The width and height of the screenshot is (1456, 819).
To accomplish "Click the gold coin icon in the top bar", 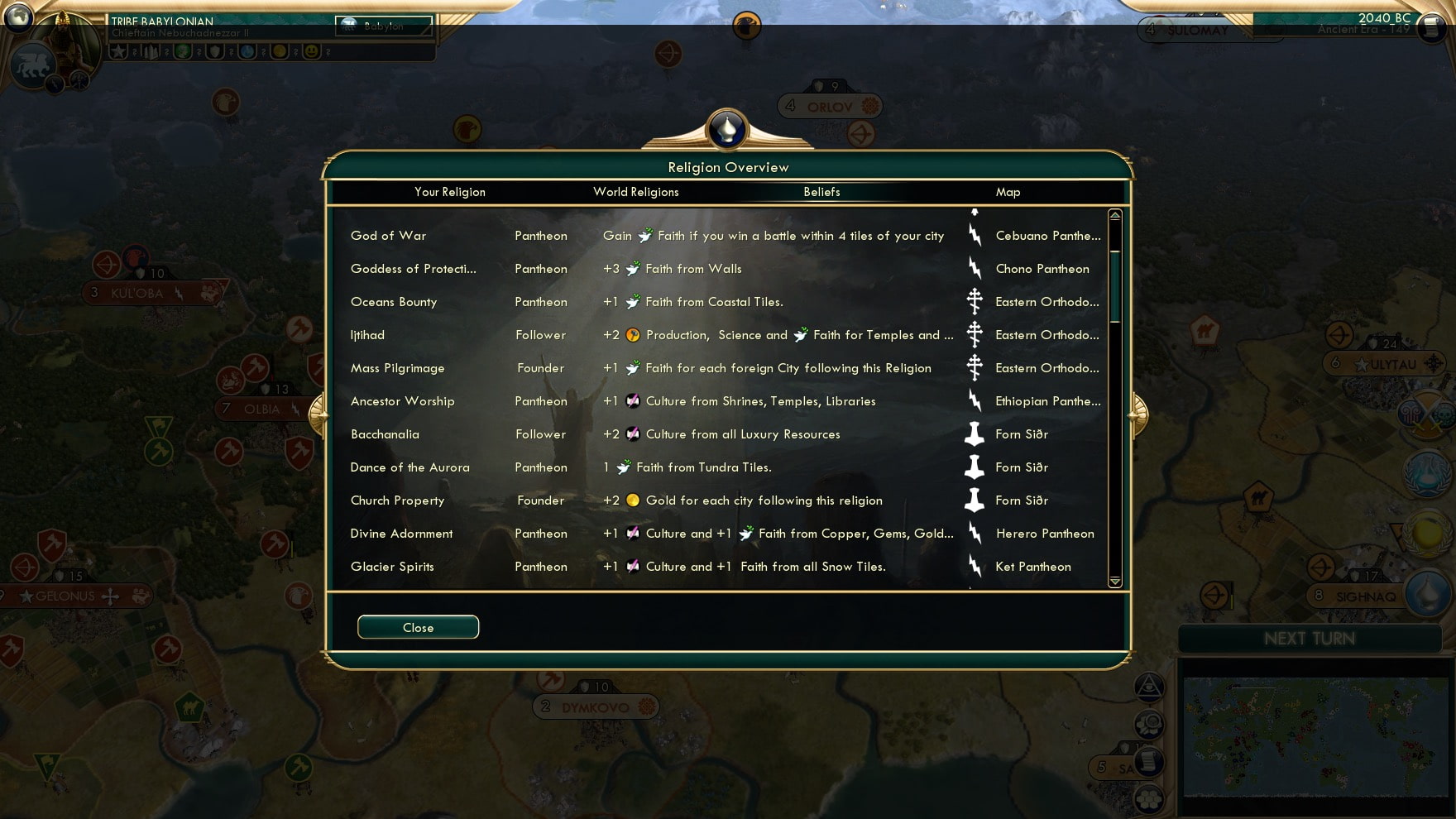I will [x=279, y=51].
